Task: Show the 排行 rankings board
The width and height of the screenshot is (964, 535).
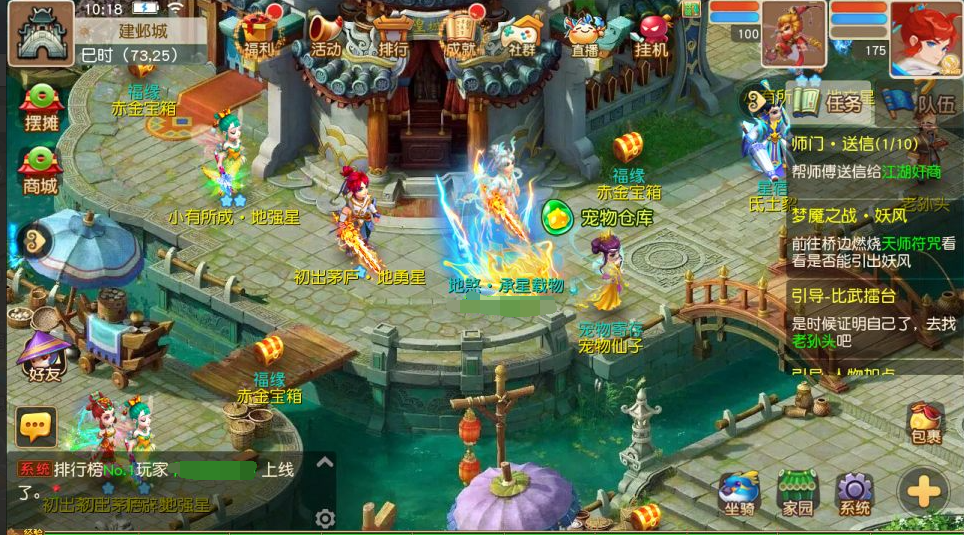Action: click(x=393, y=32)
